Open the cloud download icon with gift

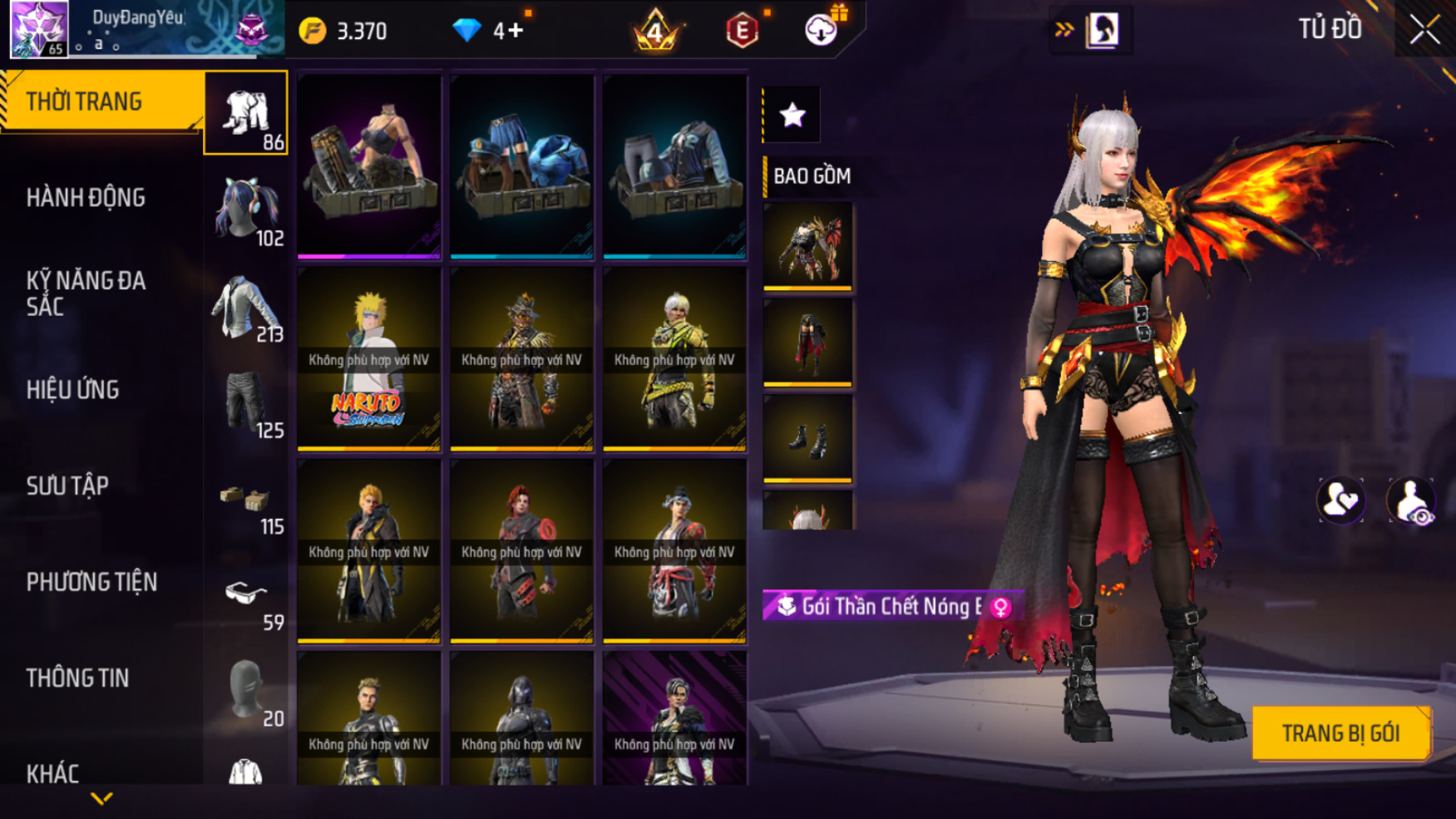(x=822, y=30)
